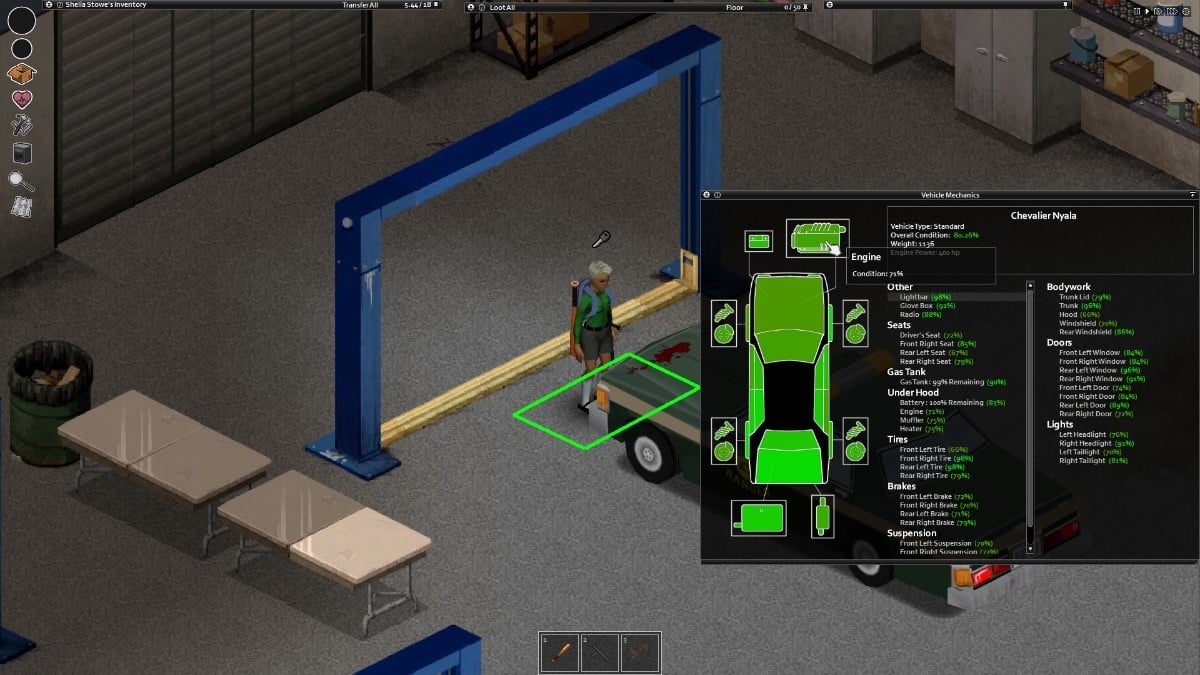Open the health heart panel
This screenshot has width=1200, height=675.
pos(21,99)
